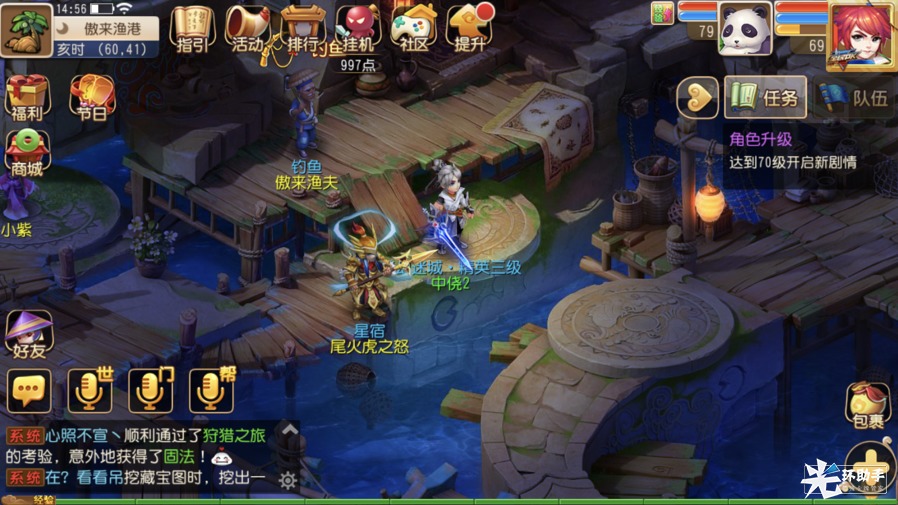
Task: Open the 节日 festival icon
Action: pyautogui.click(x=91, y=97)
